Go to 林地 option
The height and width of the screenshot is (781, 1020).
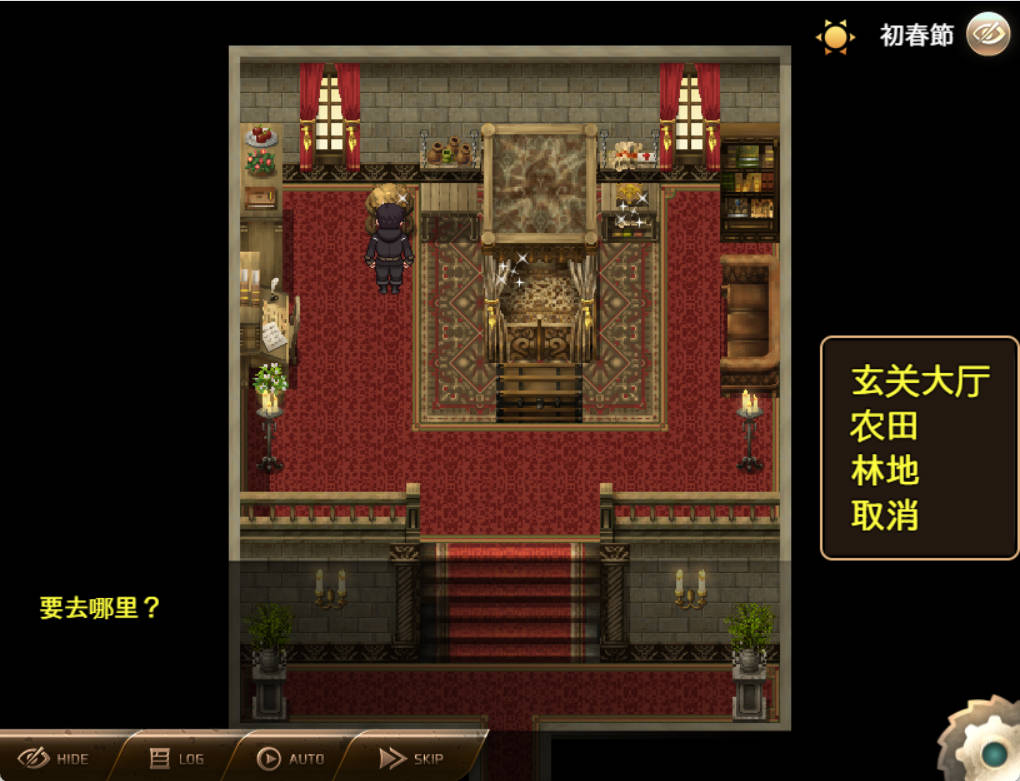884,471
